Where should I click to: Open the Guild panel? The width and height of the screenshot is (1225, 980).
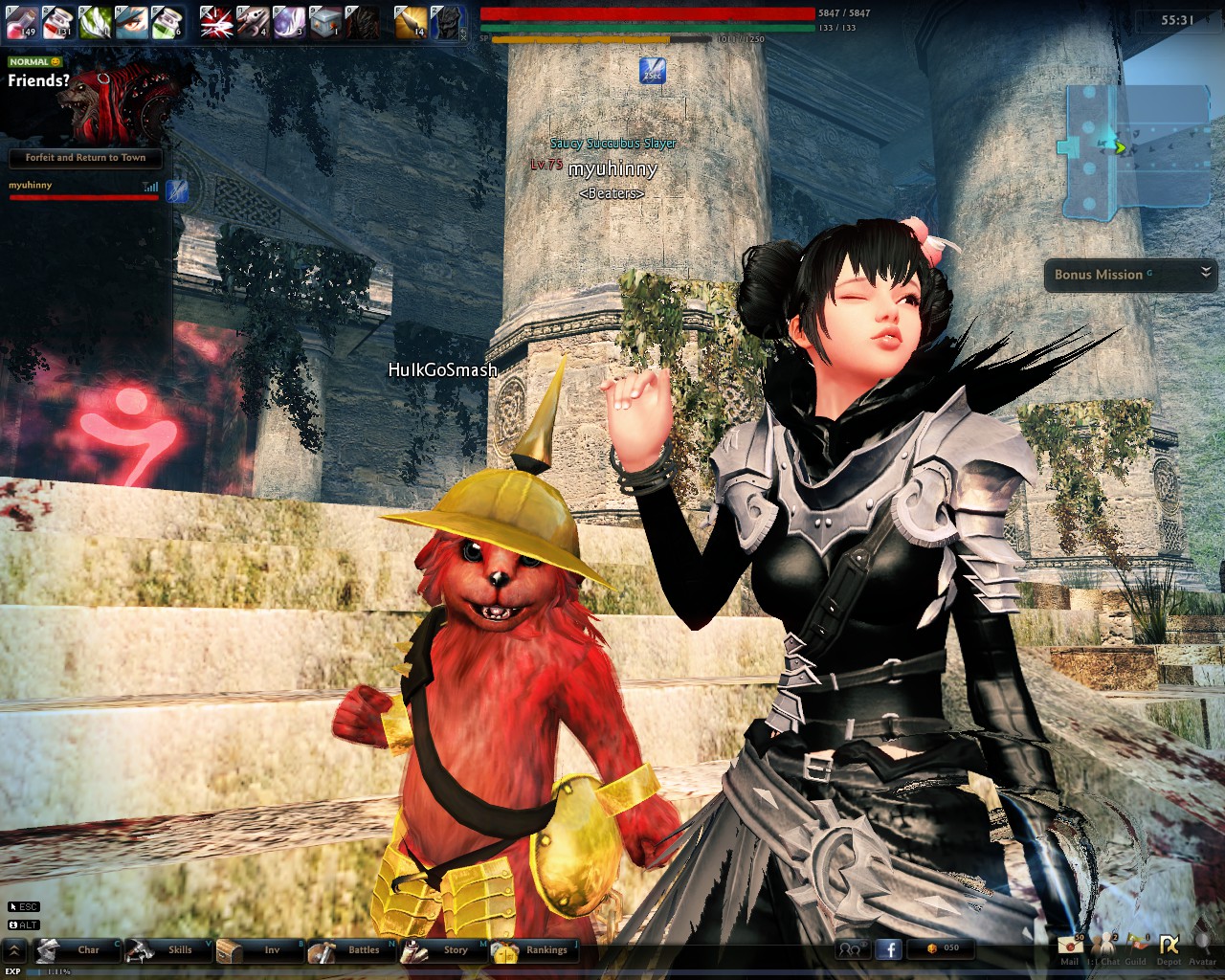(1136, 947)
